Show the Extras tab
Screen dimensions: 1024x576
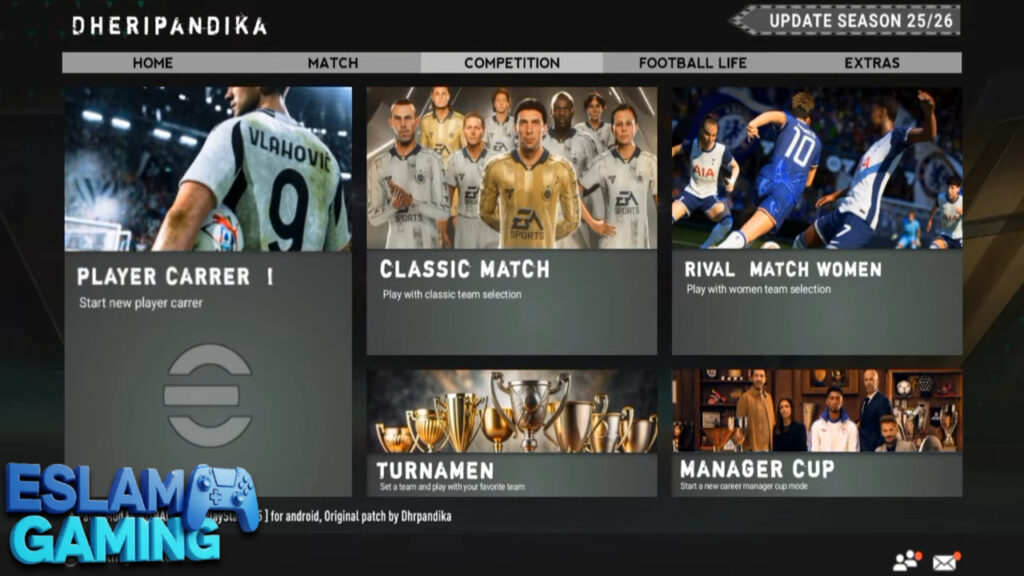point(872,63)
